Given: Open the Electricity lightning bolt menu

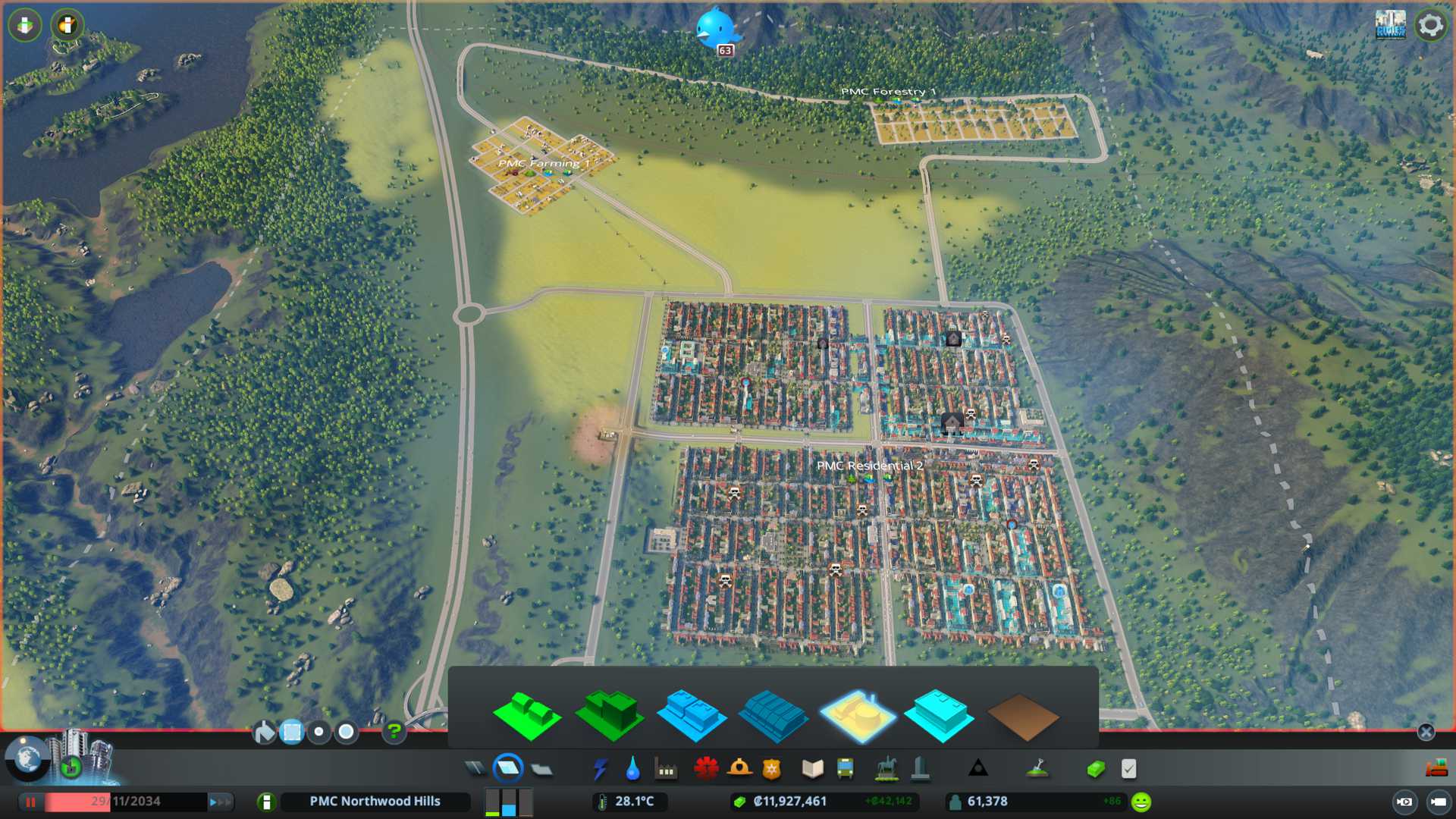Looking at the screenshot, I should (600, 769).
